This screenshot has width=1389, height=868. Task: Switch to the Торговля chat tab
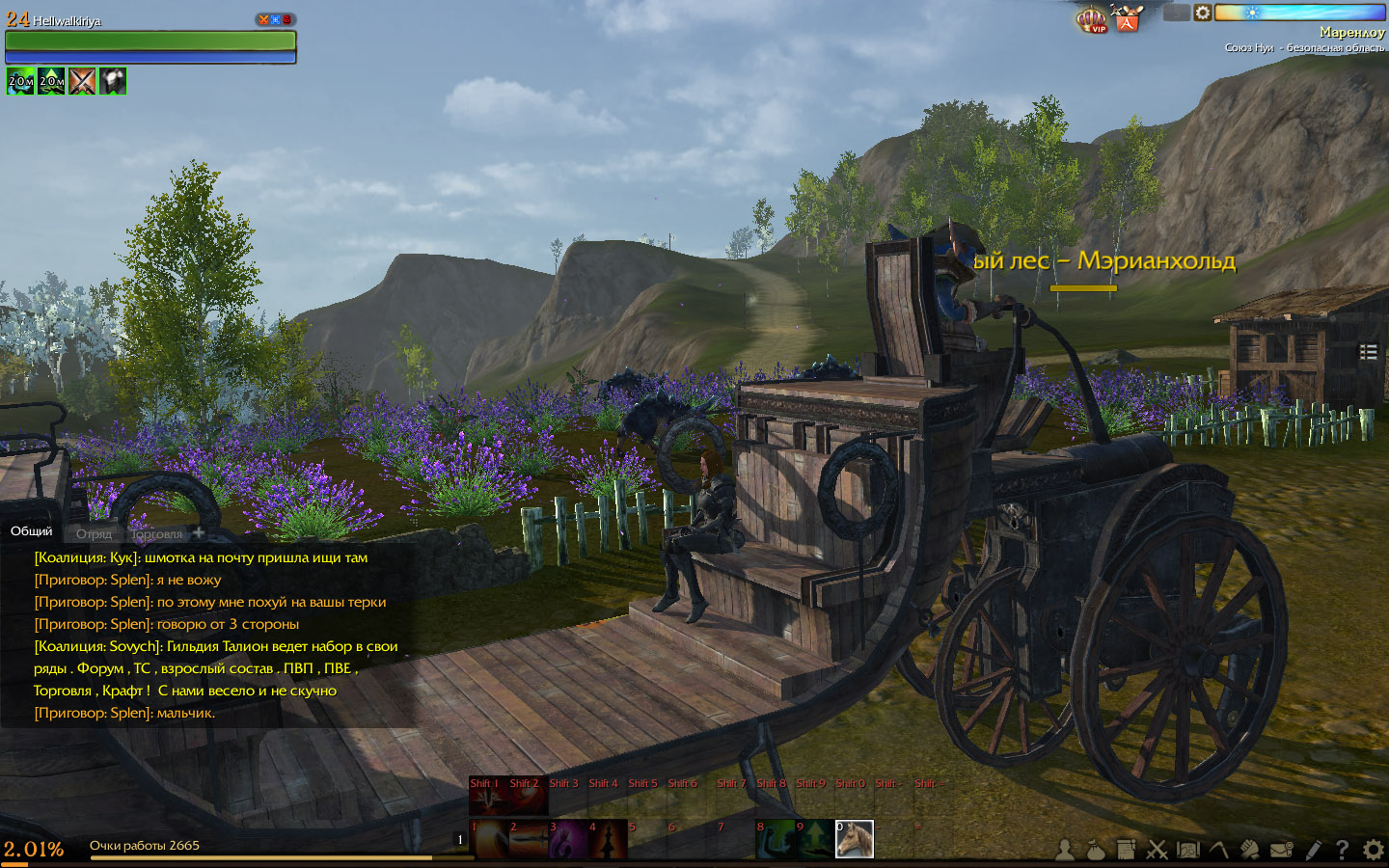[156, 533]
